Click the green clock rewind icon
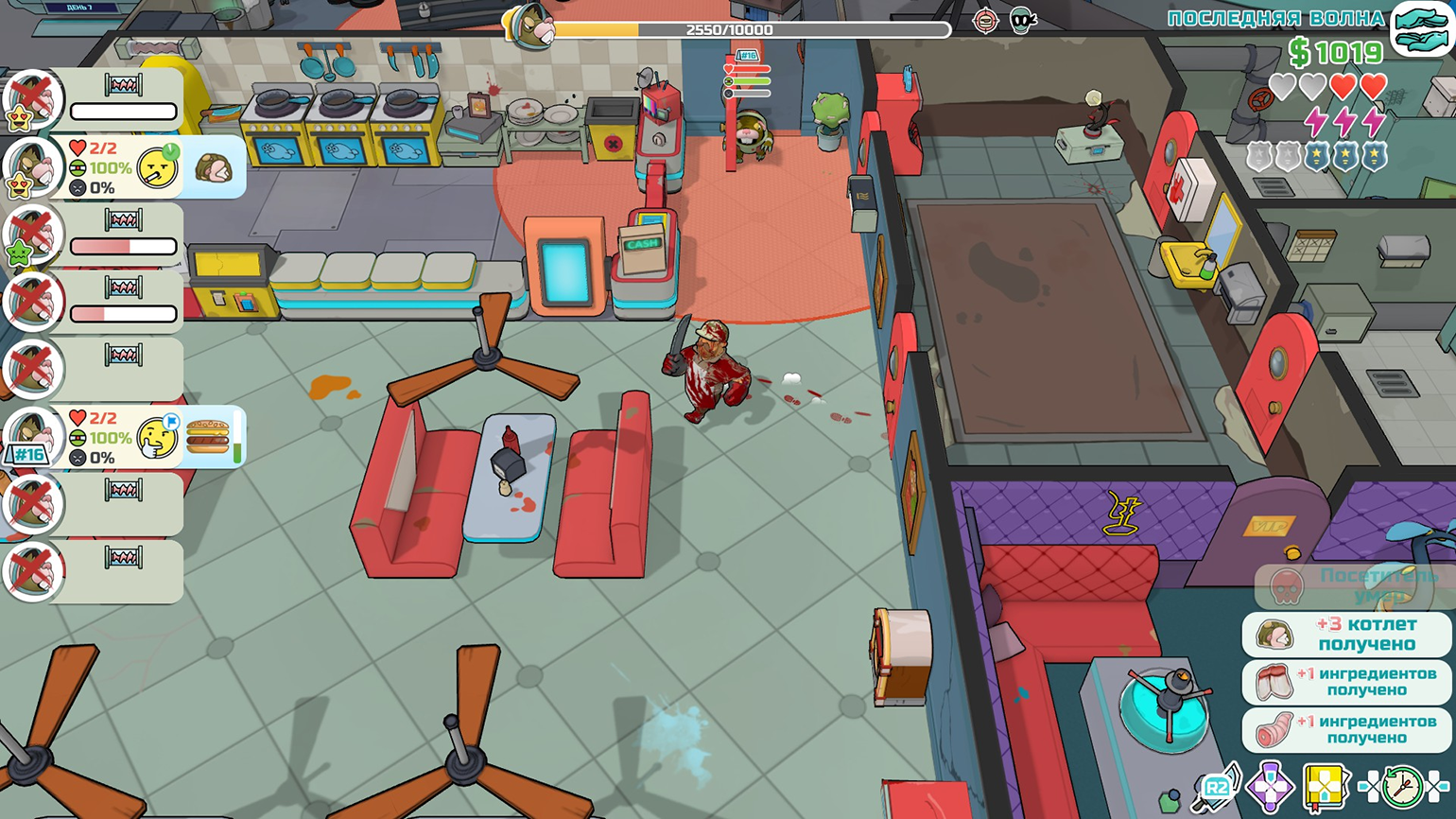 [x=1402, y=786]
